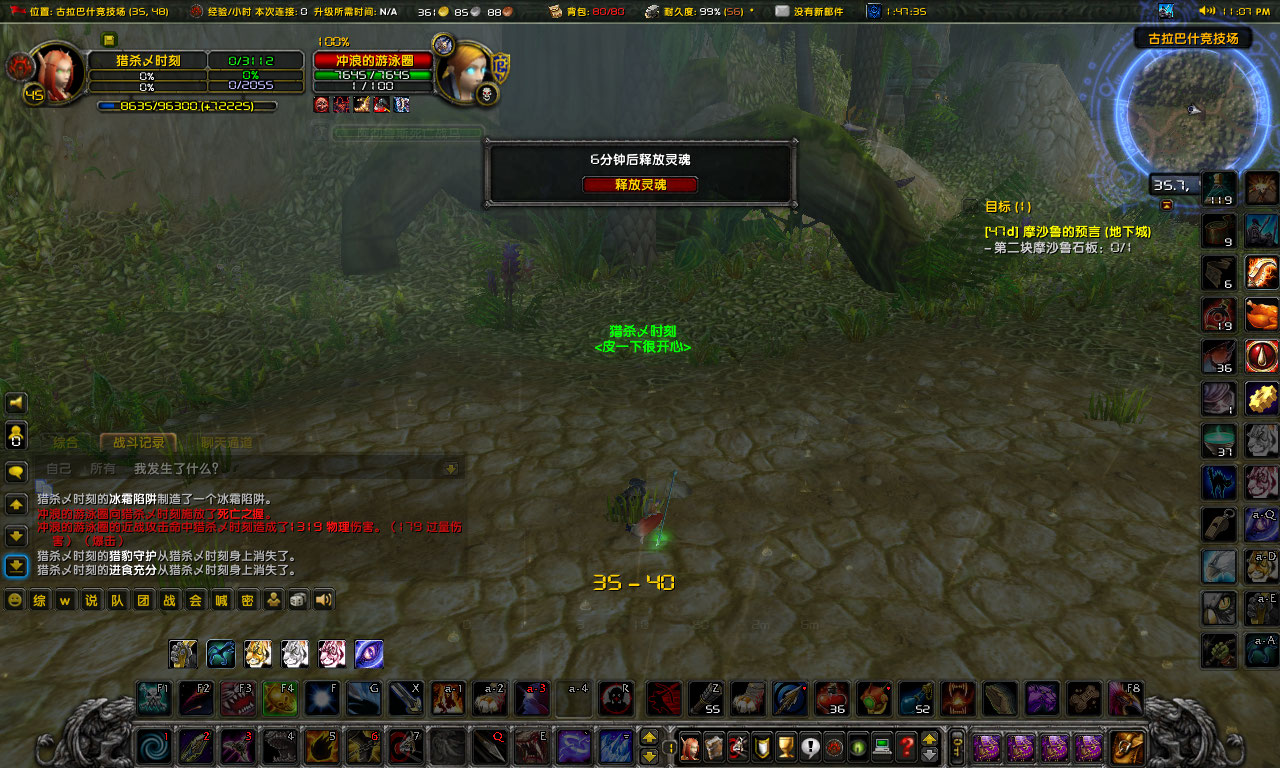Switch to the 战斗记录 chat tab

(x=137, y=442)
